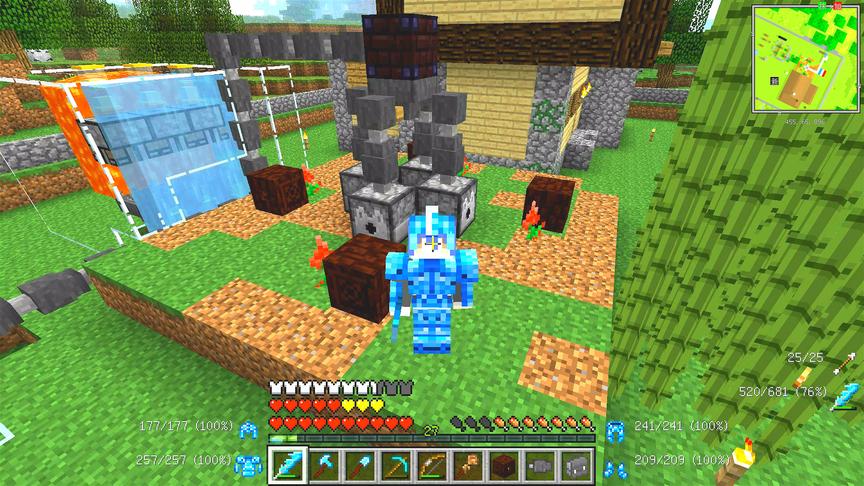The height and width of the screenshot is (486, 864).
Task: Select the diamond sword hotbar slot
Action: [288, 465]
